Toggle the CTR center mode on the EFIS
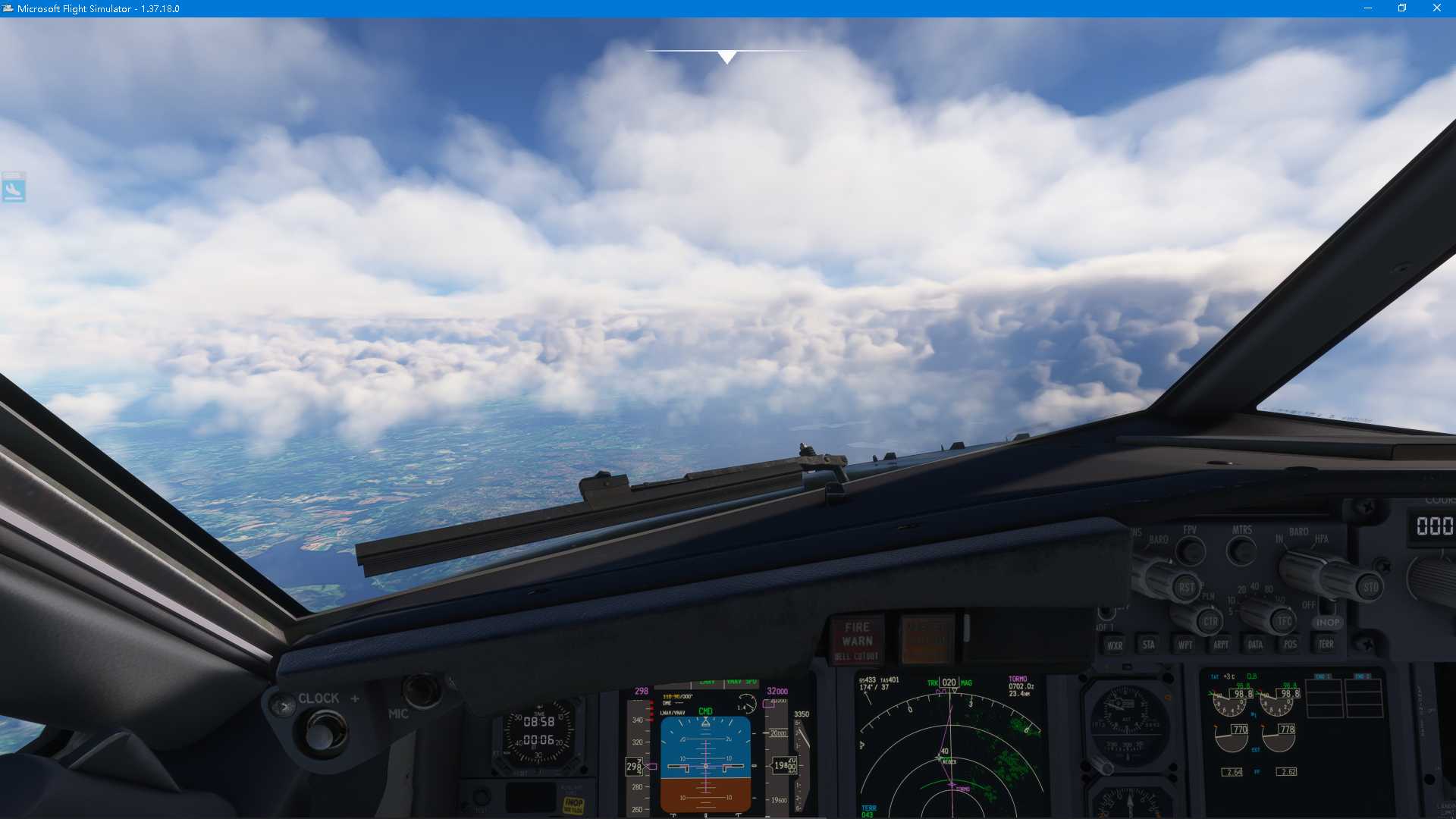This screenshot has width=1456, height=819. coord(1210,622)
